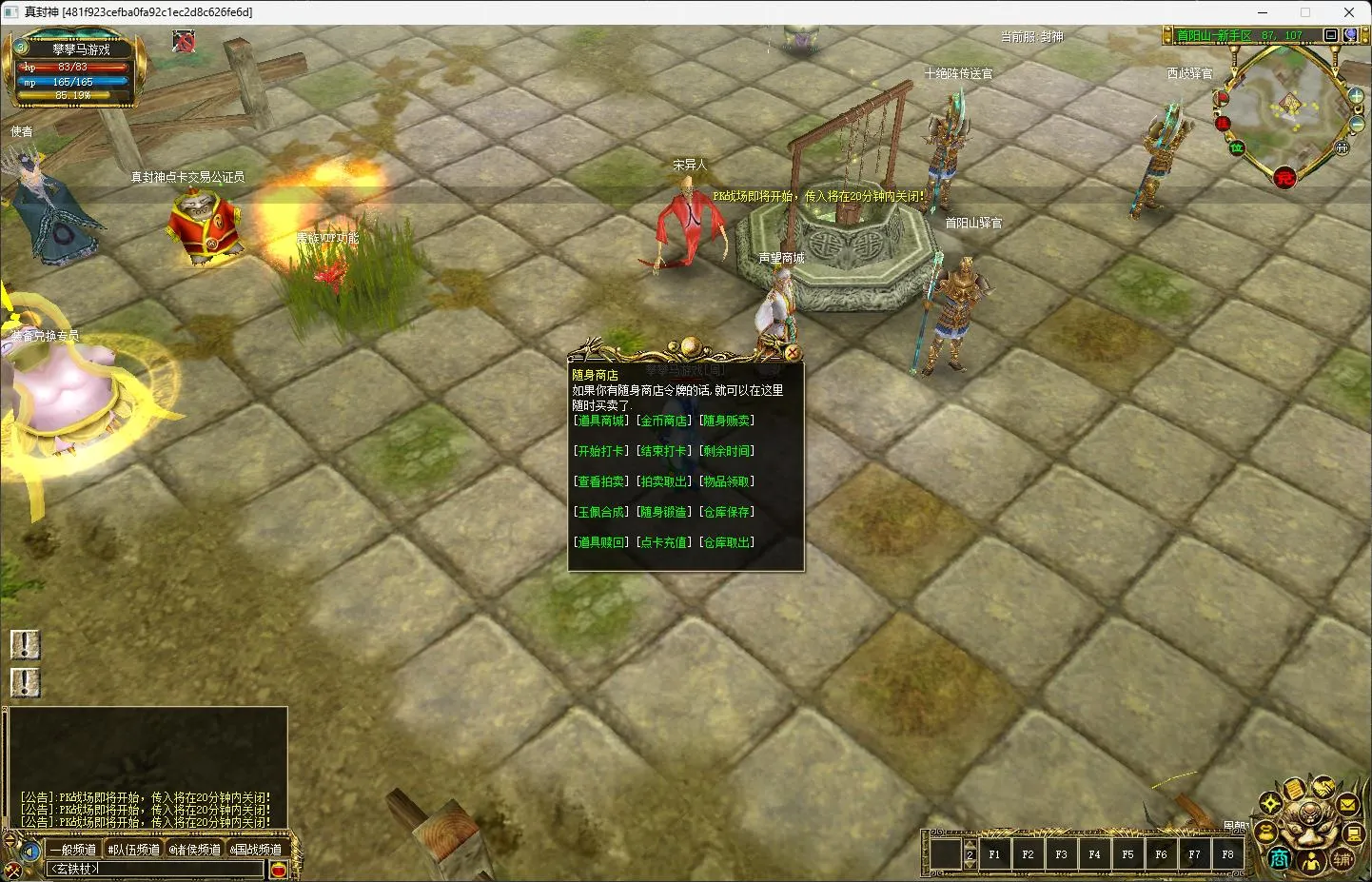Select the 玉佩合成 jade synthesis option
Screen dimensions: 1372x882
click(600, 512)
